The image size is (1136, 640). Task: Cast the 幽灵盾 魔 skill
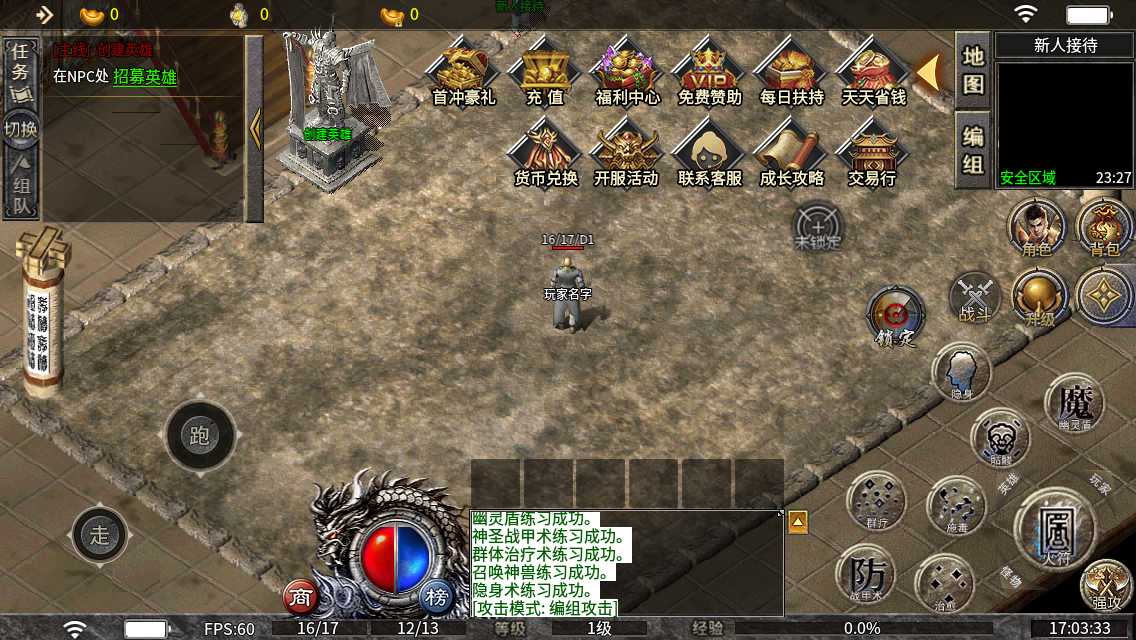(x=1074, y=404)
